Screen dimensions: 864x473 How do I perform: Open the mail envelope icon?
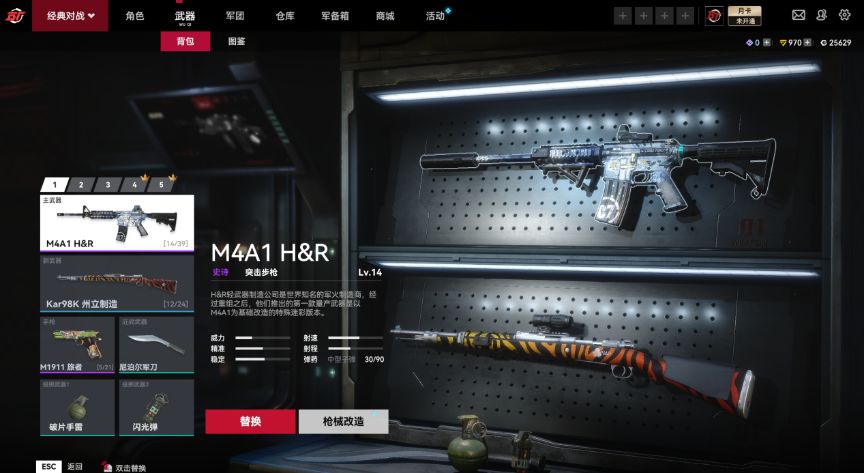tap(798, 16)
